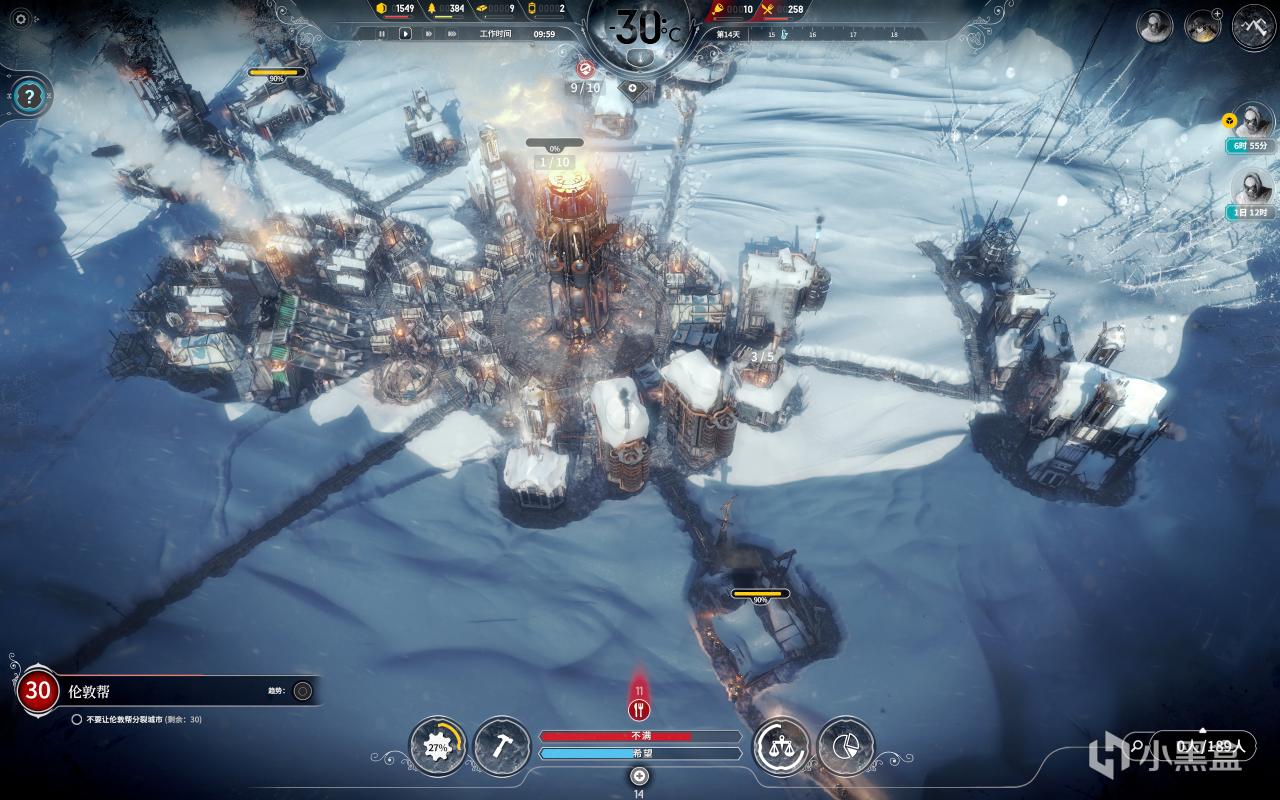
Task: Click the red worker alert above 9/10
Action: coord(586,68)
